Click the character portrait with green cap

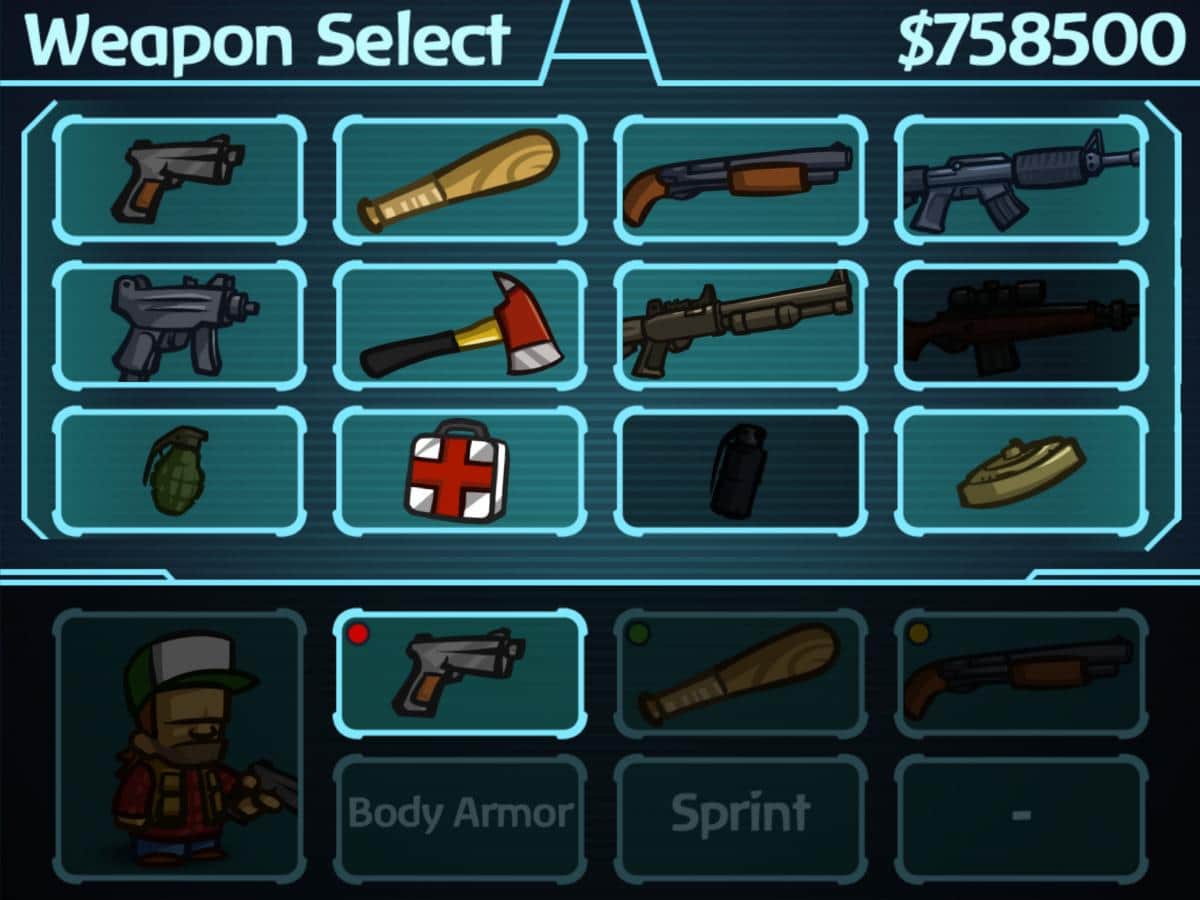tap(179, 745)
